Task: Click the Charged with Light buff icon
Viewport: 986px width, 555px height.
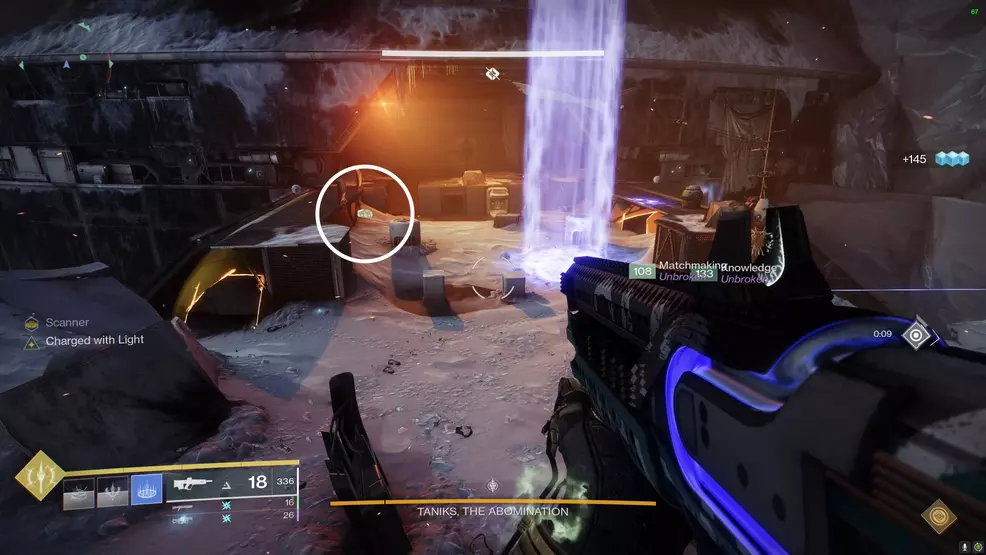Action: pos(32,341)
